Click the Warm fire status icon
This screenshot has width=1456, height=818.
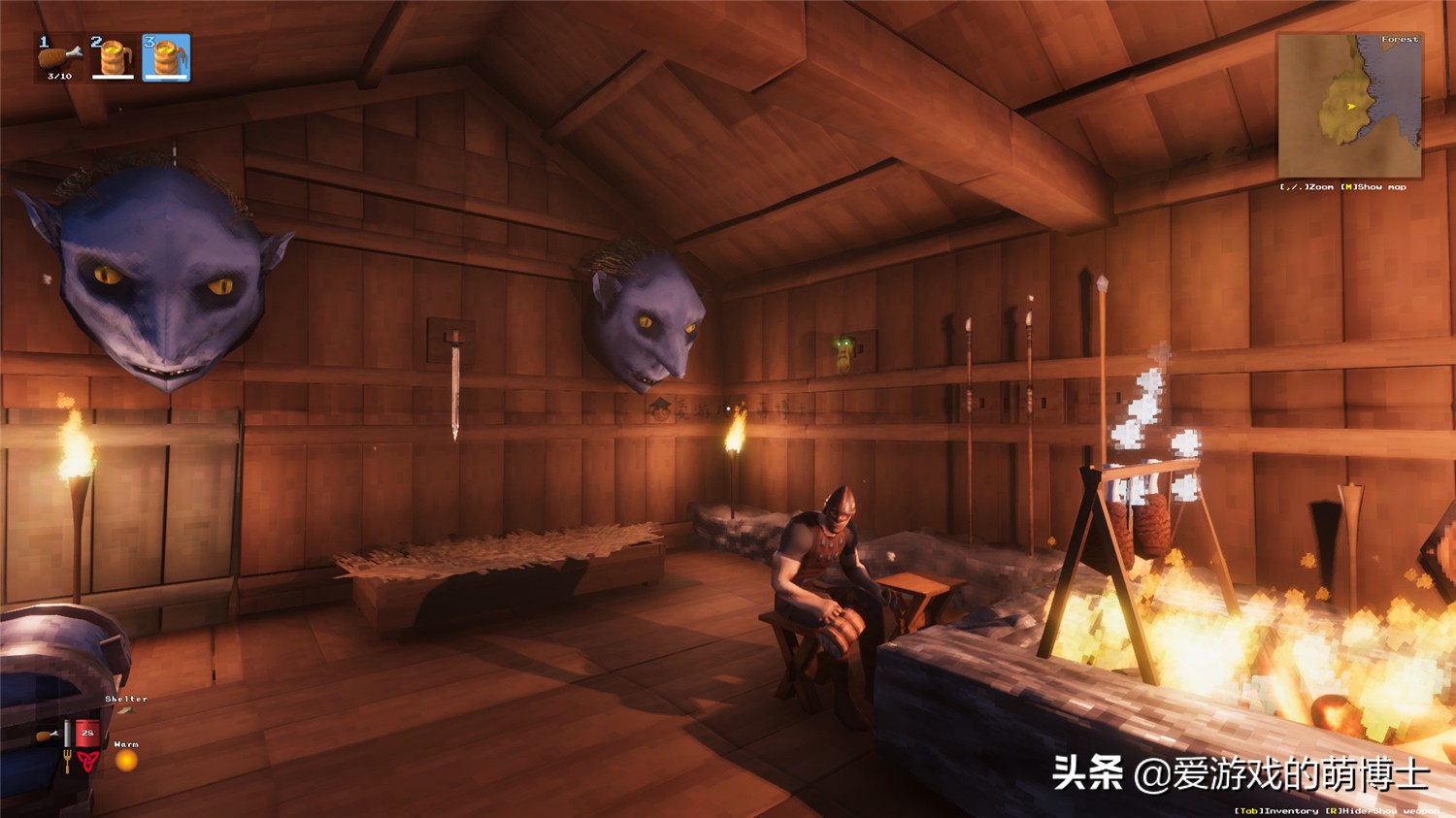pos(125,763)
